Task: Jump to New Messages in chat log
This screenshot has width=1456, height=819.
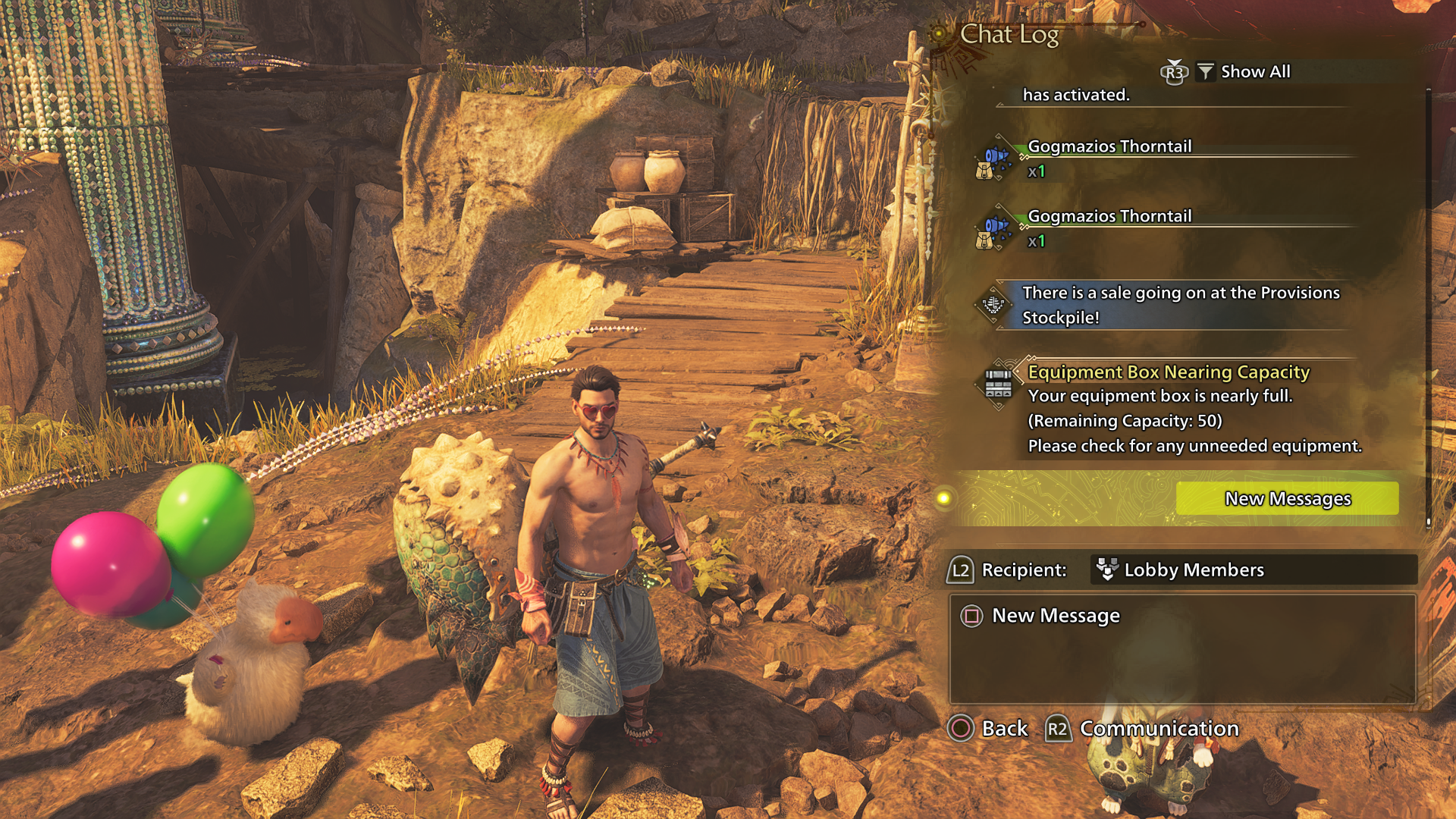Action: tap(1287, 498)
